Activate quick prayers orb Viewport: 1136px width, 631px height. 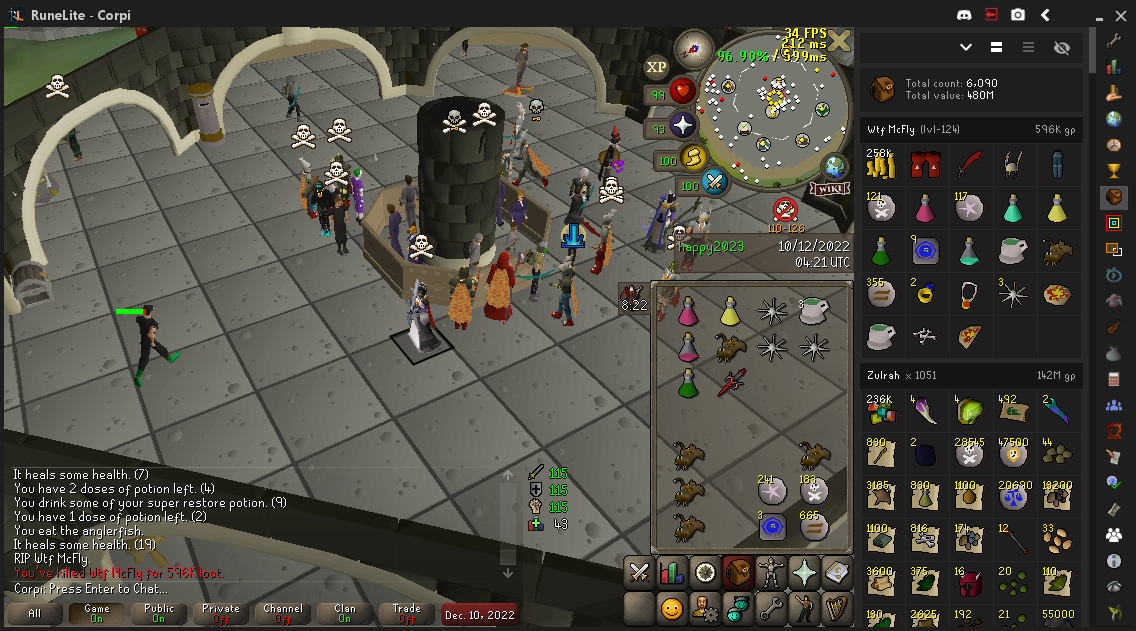click(683, 125)
